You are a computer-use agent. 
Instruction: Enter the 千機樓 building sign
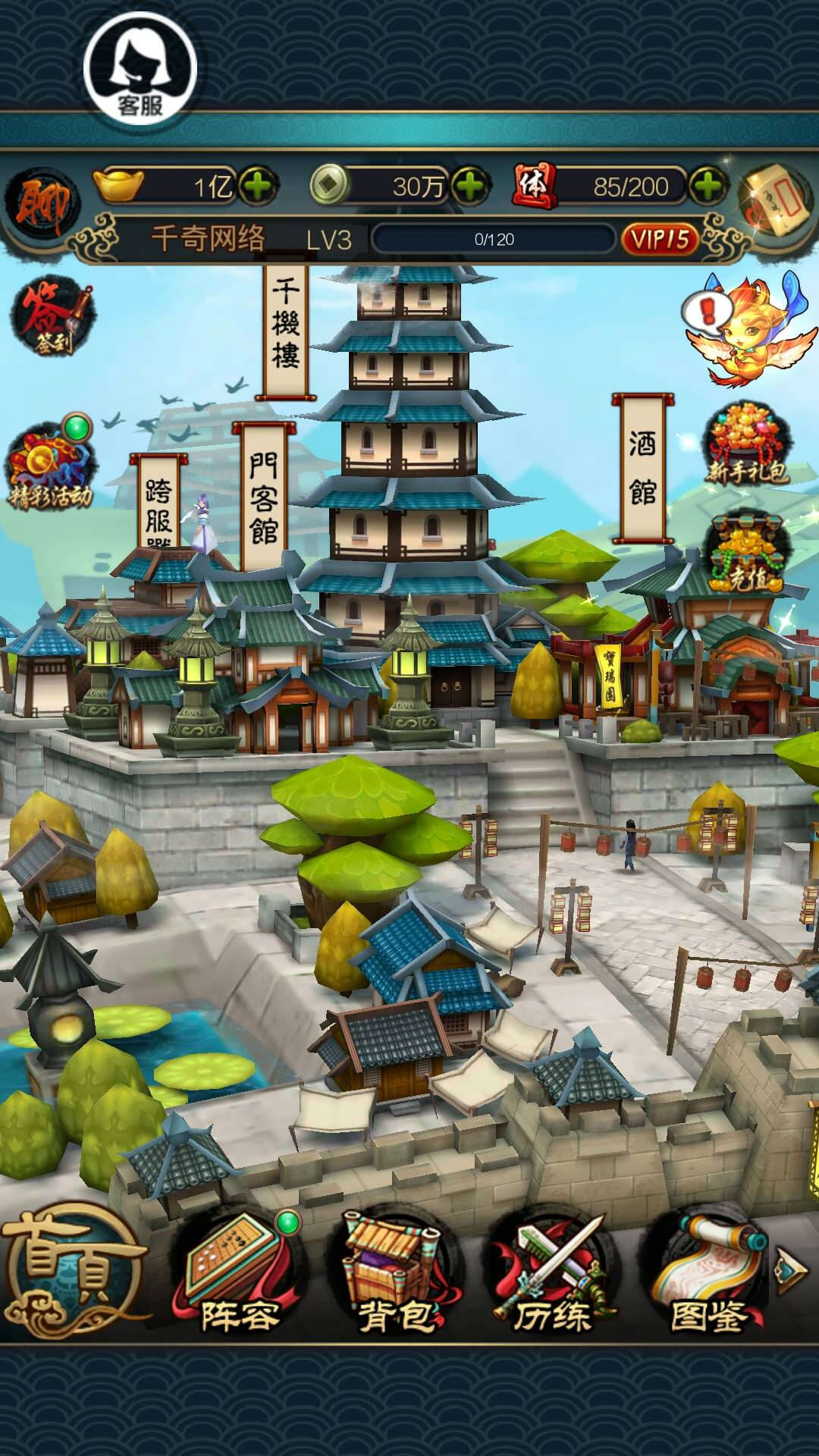(286, 326)
